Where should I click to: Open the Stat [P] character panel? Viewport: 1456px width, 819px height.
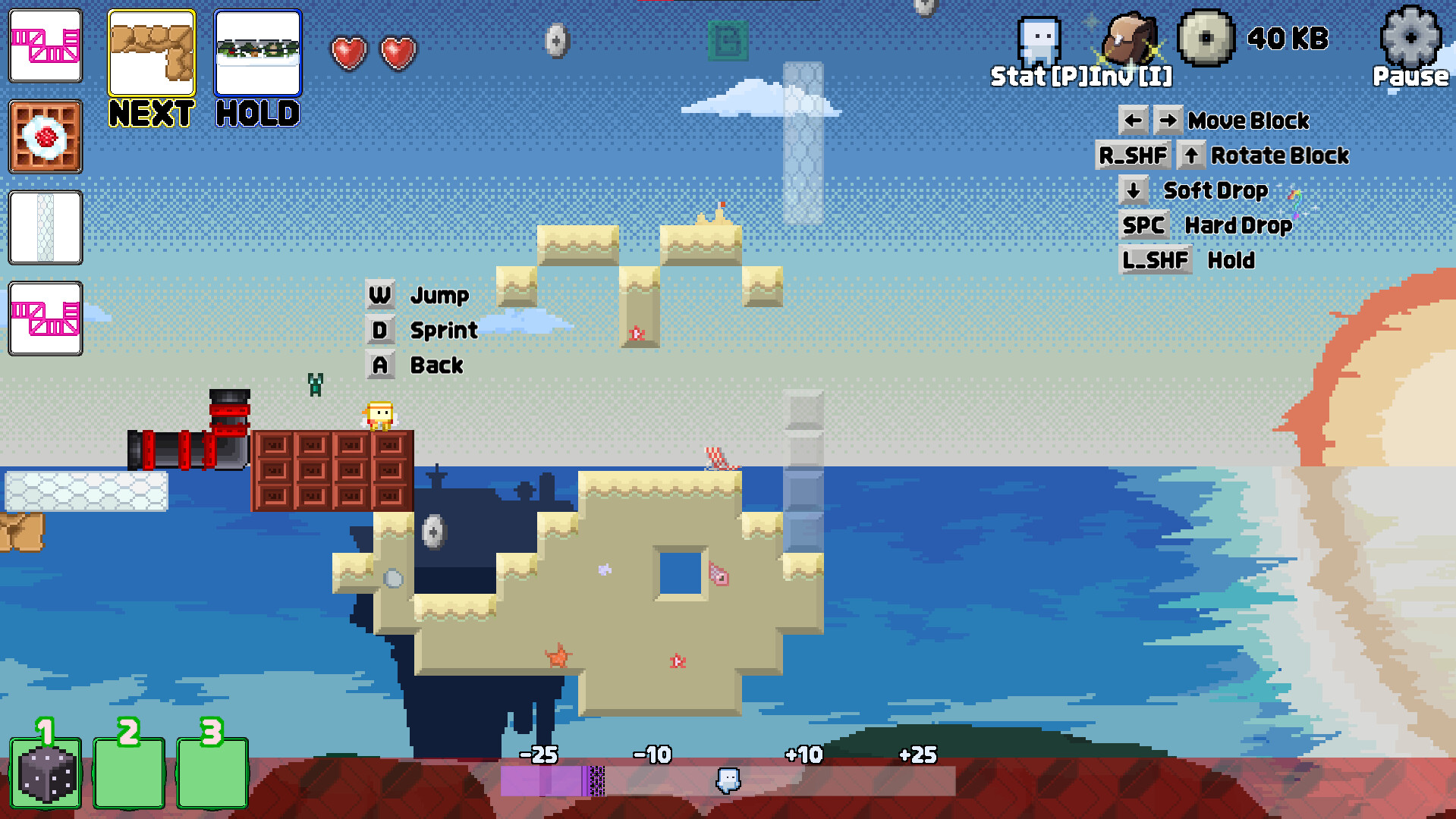(1038, 42)
